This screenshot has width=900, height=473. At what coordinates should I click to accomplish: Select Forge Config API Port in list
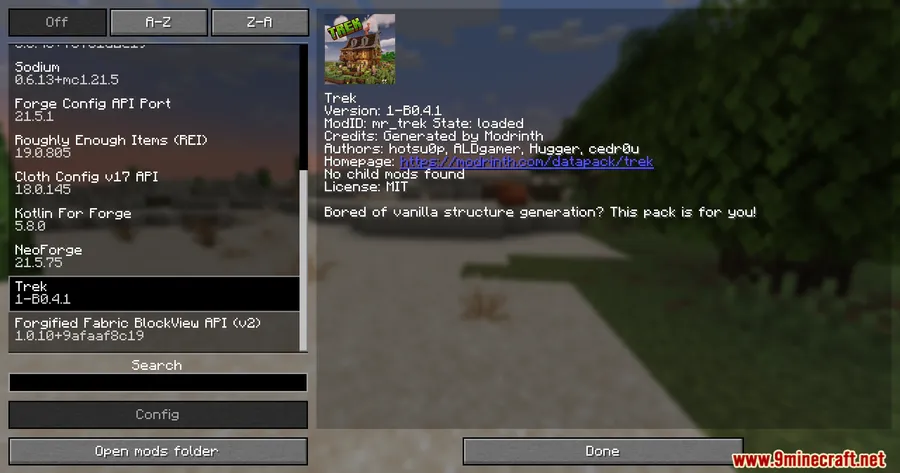pyautogui.click(x=150, y=111)
